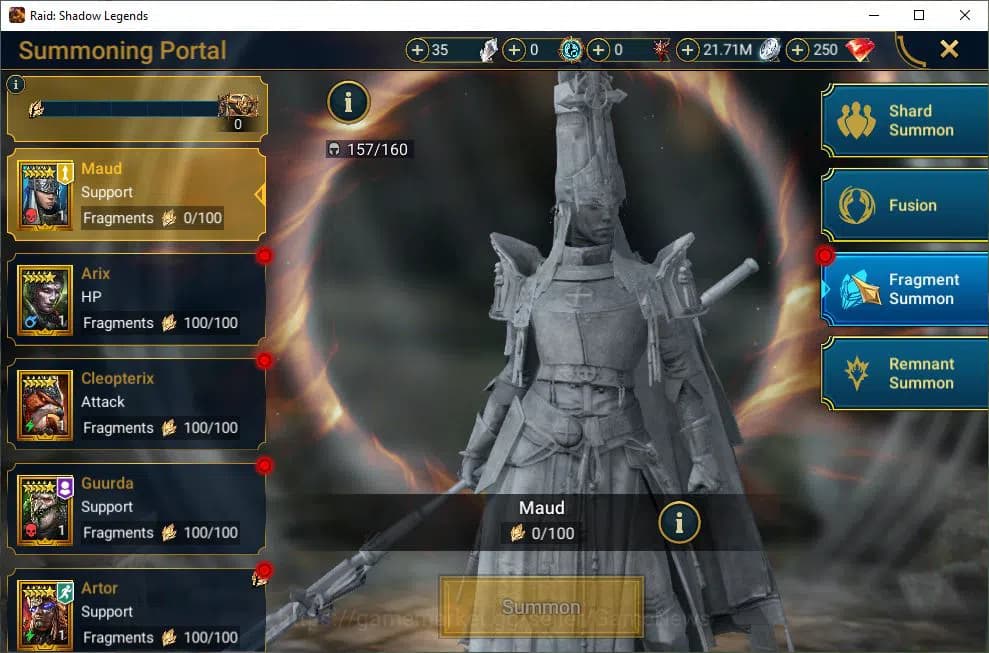Add silver using the plus button
The image size is (989, 653).
point(689,50)
